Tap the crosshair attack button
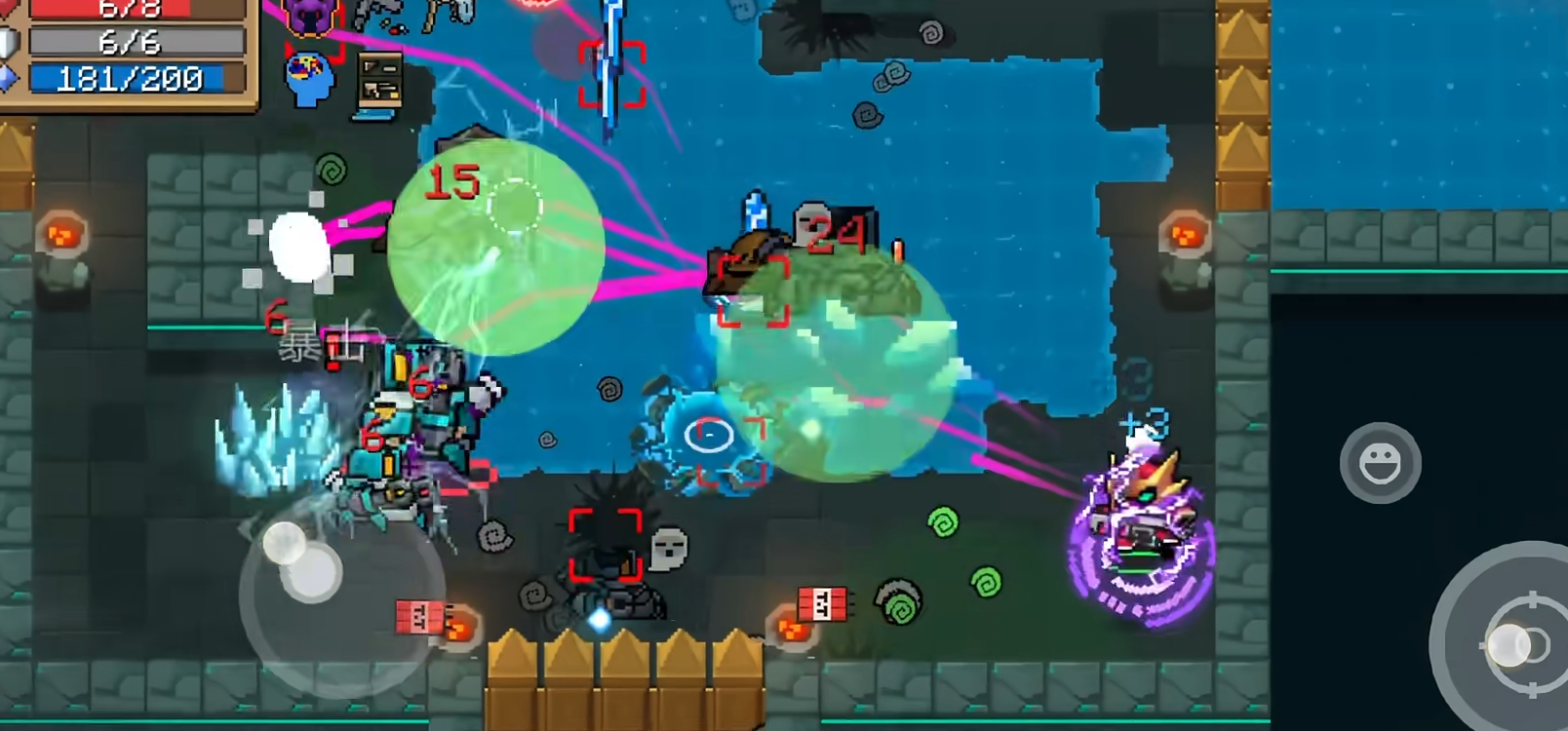This screenshot has width=1568, height=731. click(x=1519, y=642)
